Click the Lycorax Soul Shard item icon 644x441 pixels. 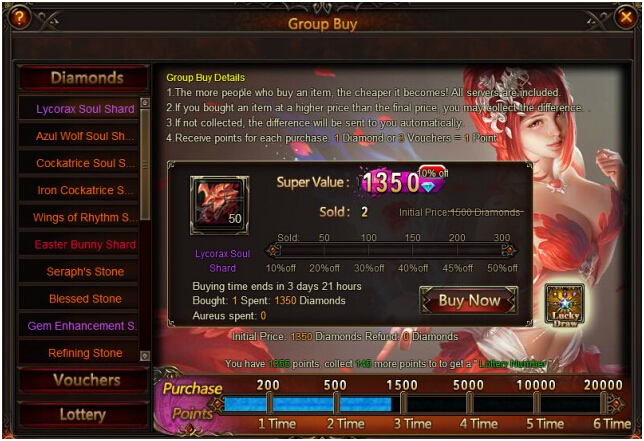click(x=219, y=206)
